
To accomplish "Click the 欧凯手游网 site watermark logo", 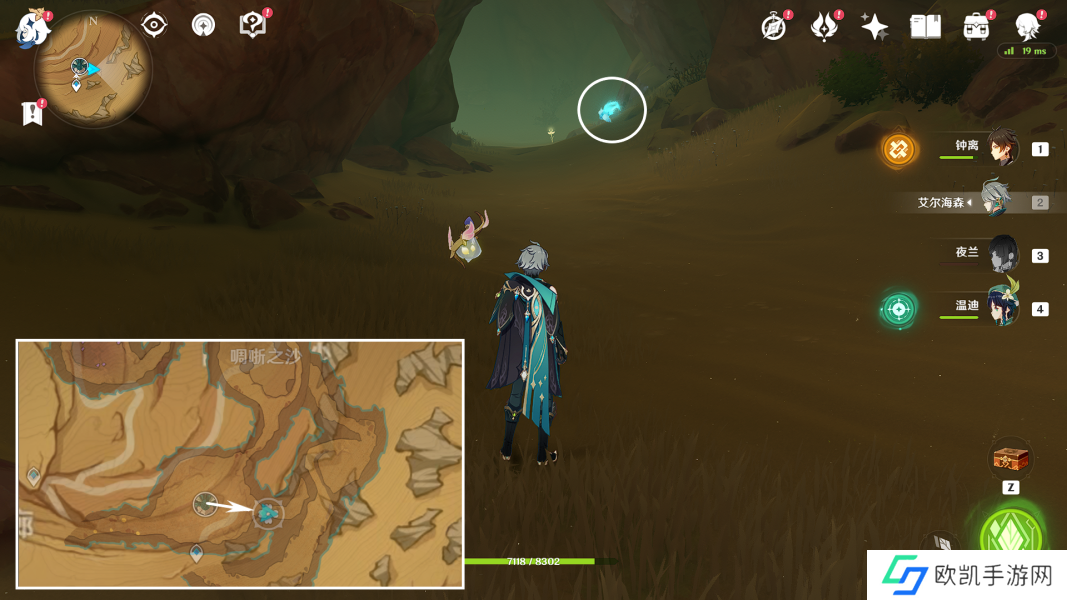I will (x=966, y=575).
